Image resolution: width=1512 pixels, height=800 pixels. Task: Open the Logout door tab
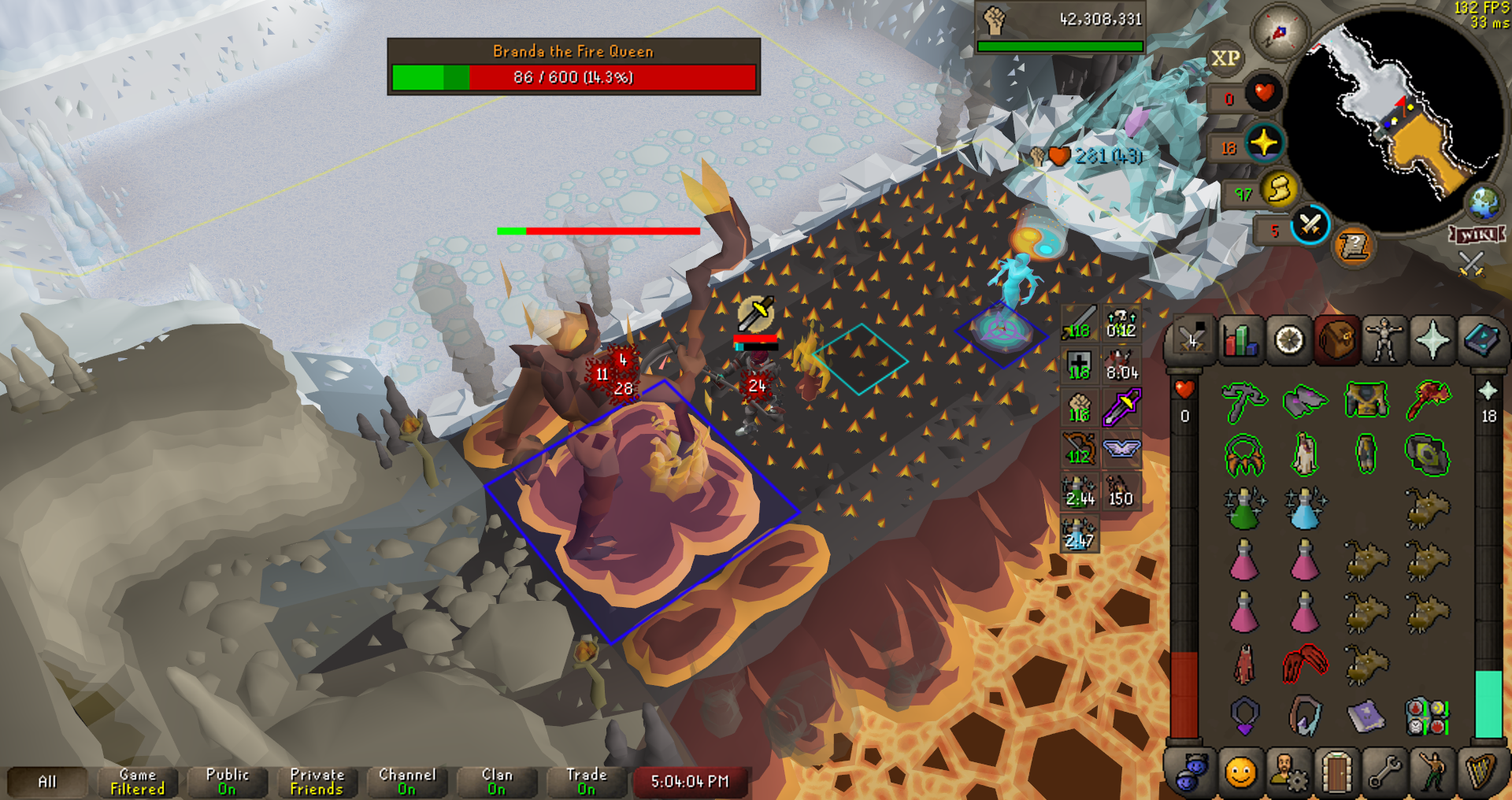1336,772
